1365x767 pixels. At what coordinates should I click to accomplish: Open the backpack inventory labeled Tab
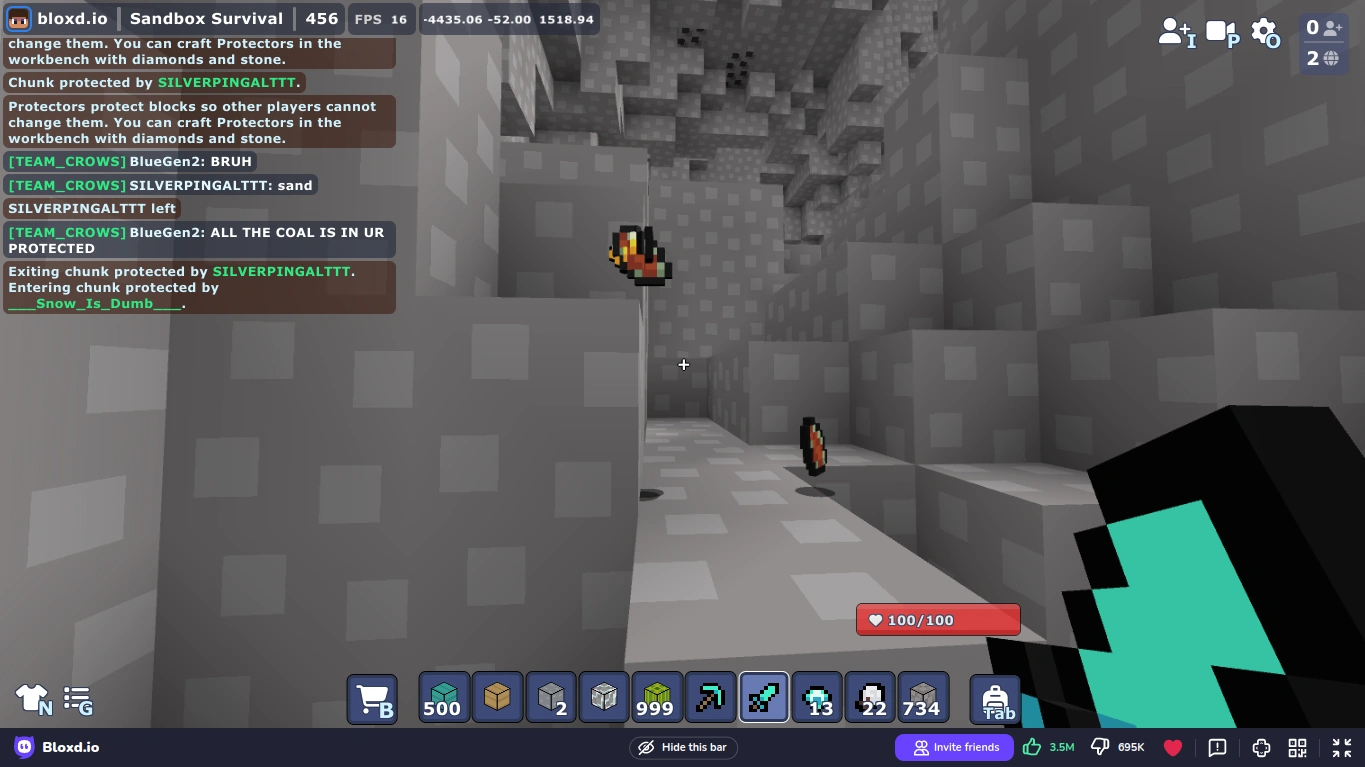click(996, 697)
